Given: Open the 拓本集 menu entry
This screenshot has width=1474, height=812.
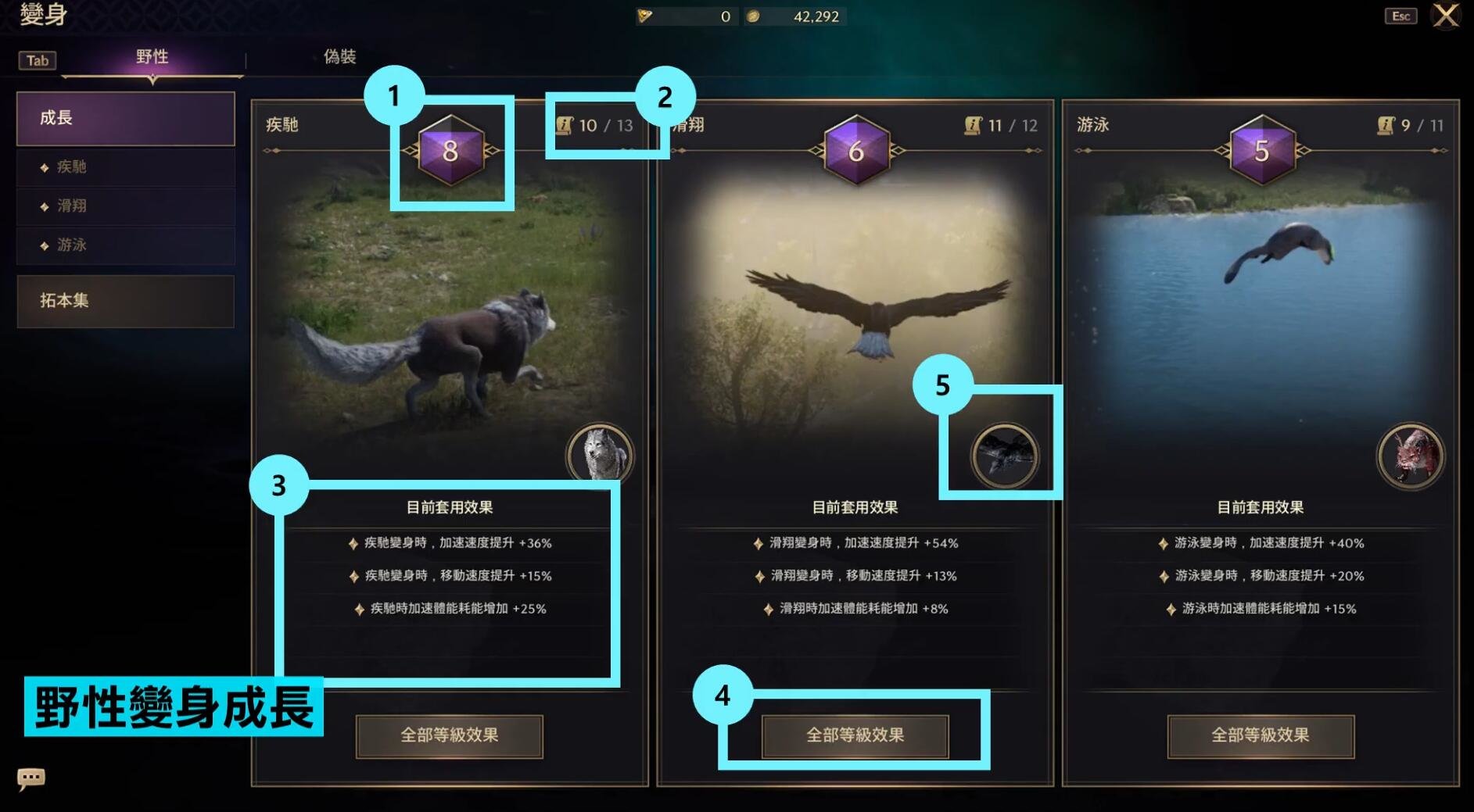Looking at the screenshot, I should 125,301.
